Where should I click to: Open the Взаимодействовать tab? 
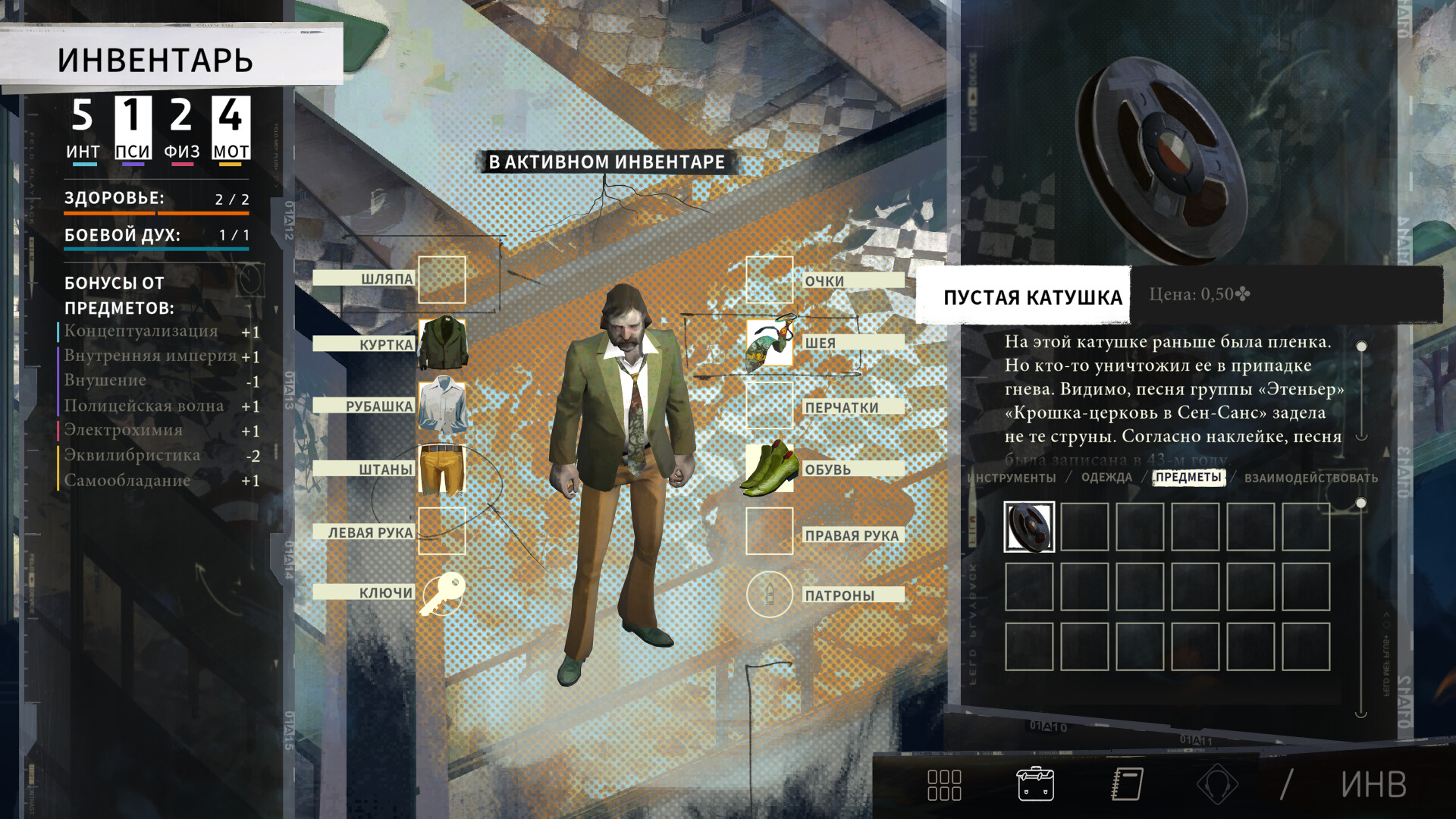coord(1311,478)
